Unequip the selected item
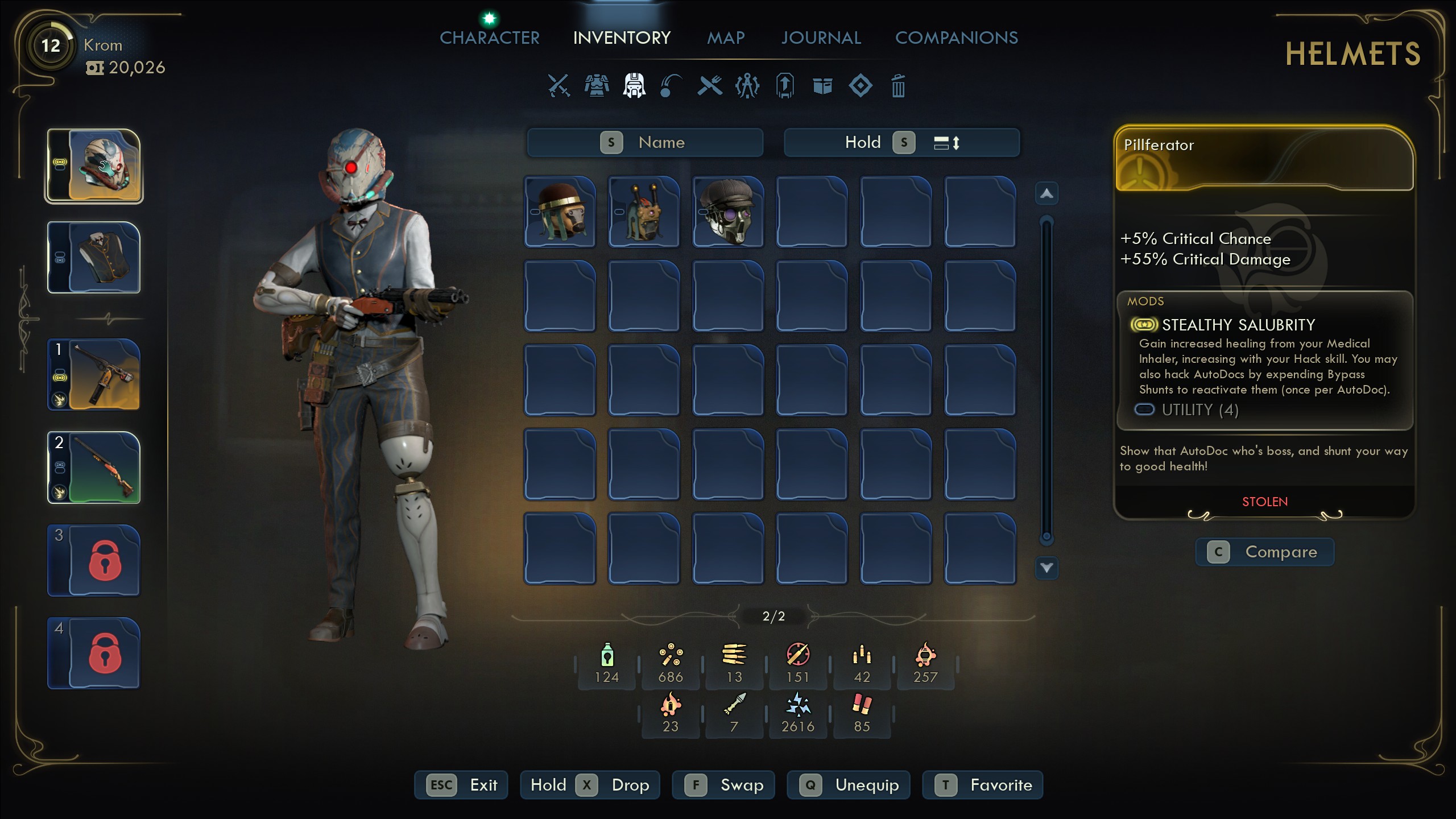1456x819 pixels. (849, 785)
